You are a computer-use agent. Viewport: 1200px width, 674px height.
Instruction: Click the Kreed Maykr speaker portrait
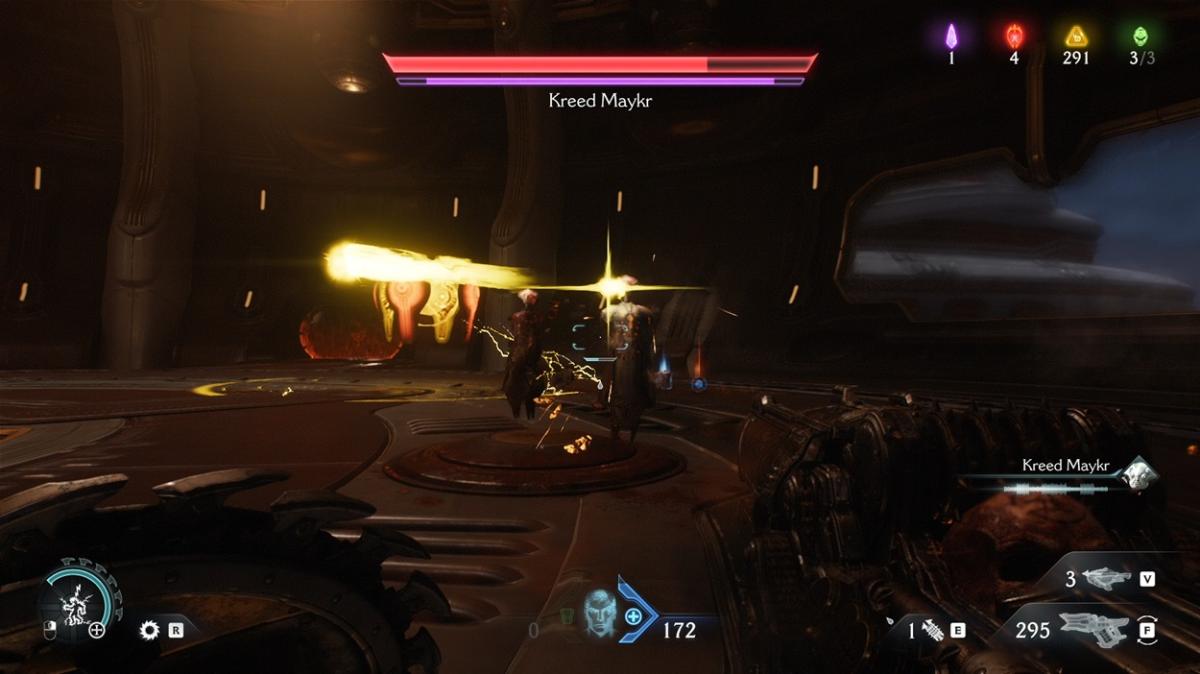click(1137, 474)
